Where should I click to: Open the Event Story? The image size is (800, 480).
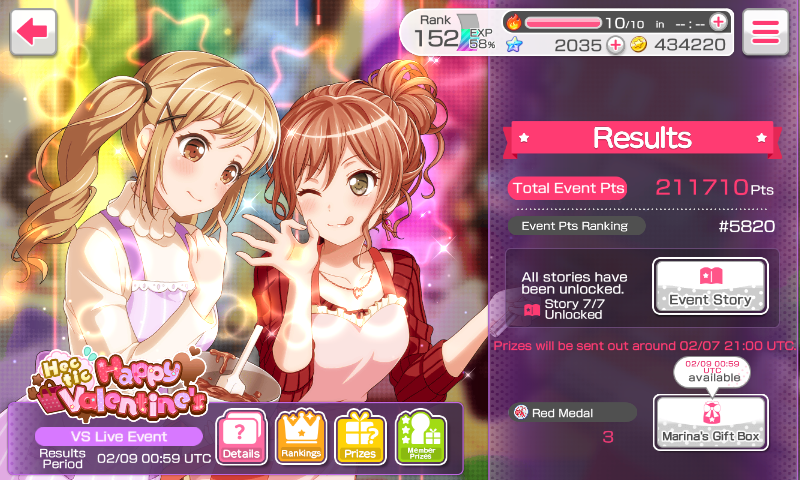pos(710,287)
